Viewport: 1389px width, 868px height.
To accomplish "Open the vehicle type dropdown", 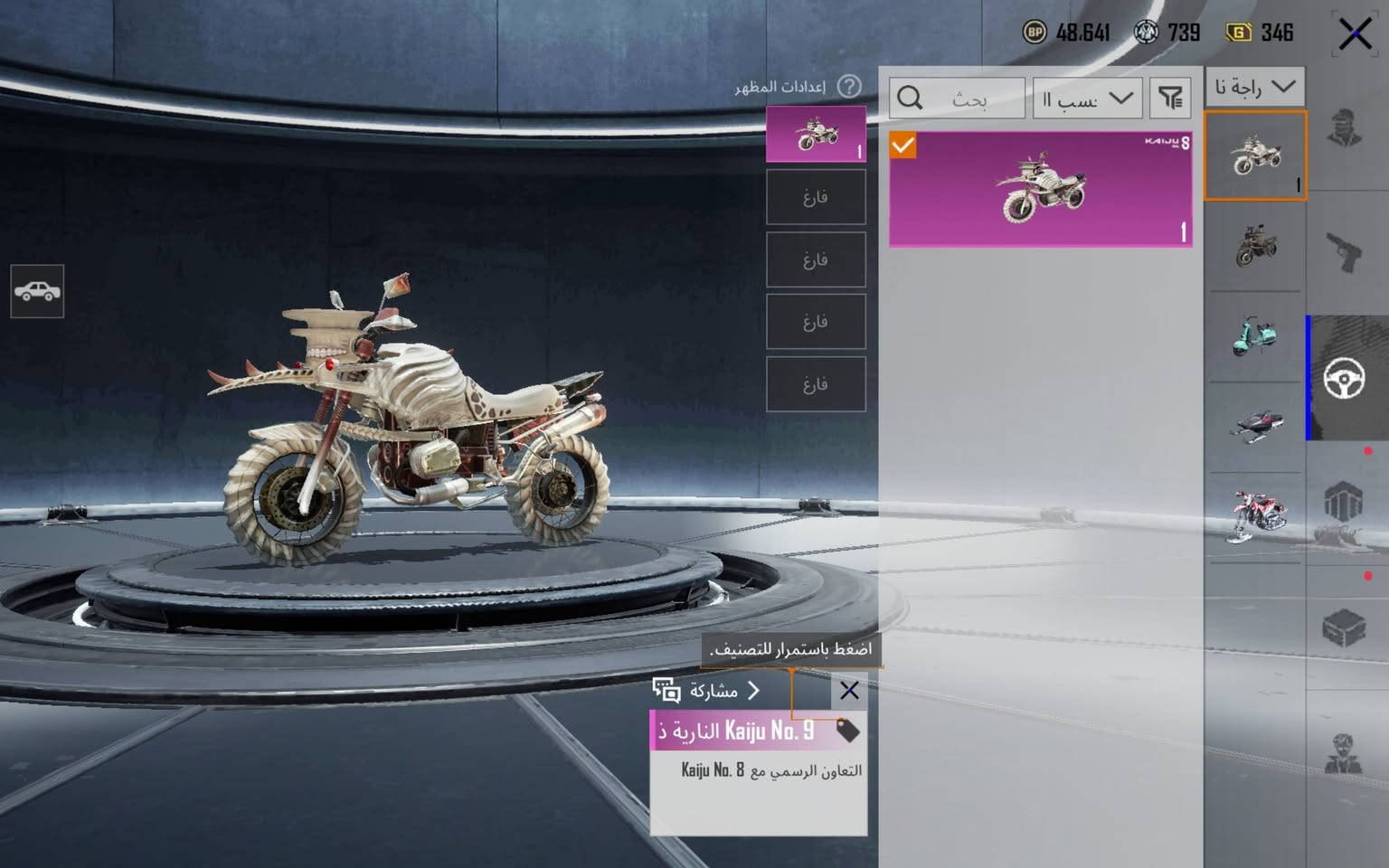I will tap(1254, 88).
